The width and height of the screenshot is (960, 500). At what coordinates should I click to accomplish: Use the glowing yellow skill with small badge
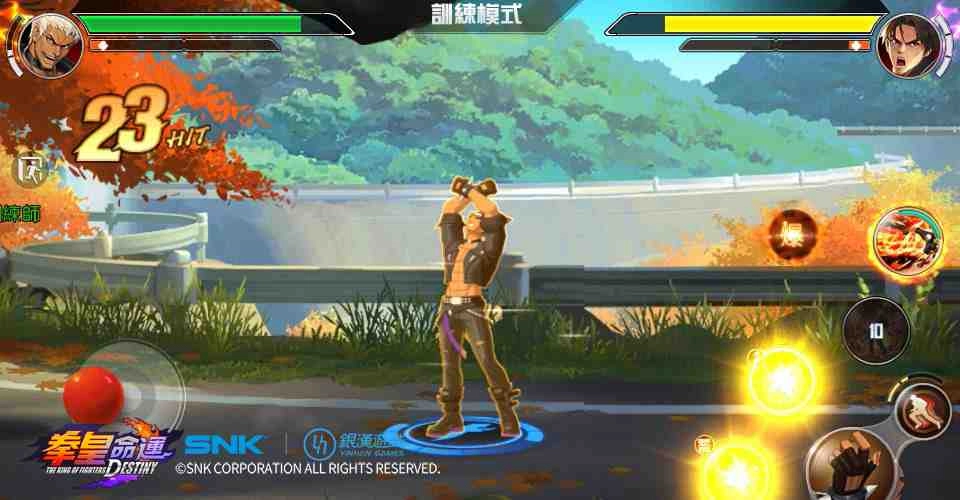pos(737,467)
